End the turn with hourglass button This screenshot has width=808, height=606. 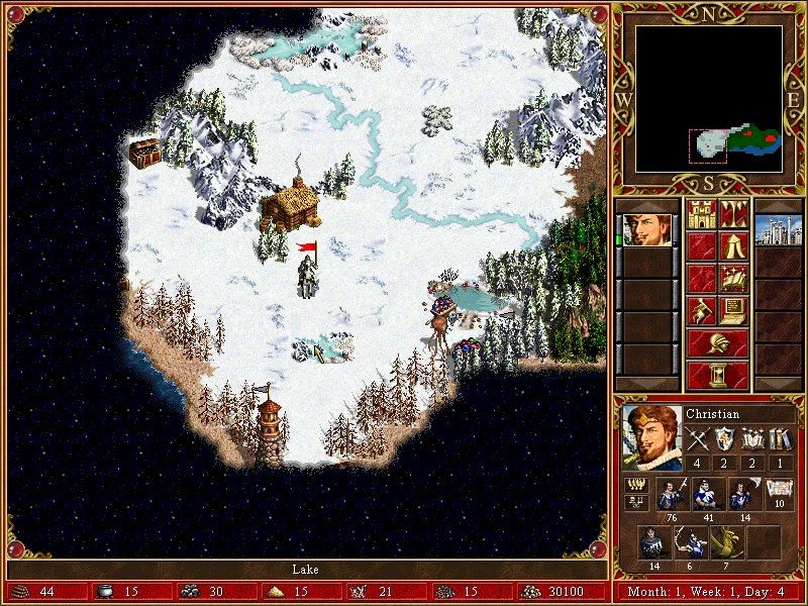(717, 375)
